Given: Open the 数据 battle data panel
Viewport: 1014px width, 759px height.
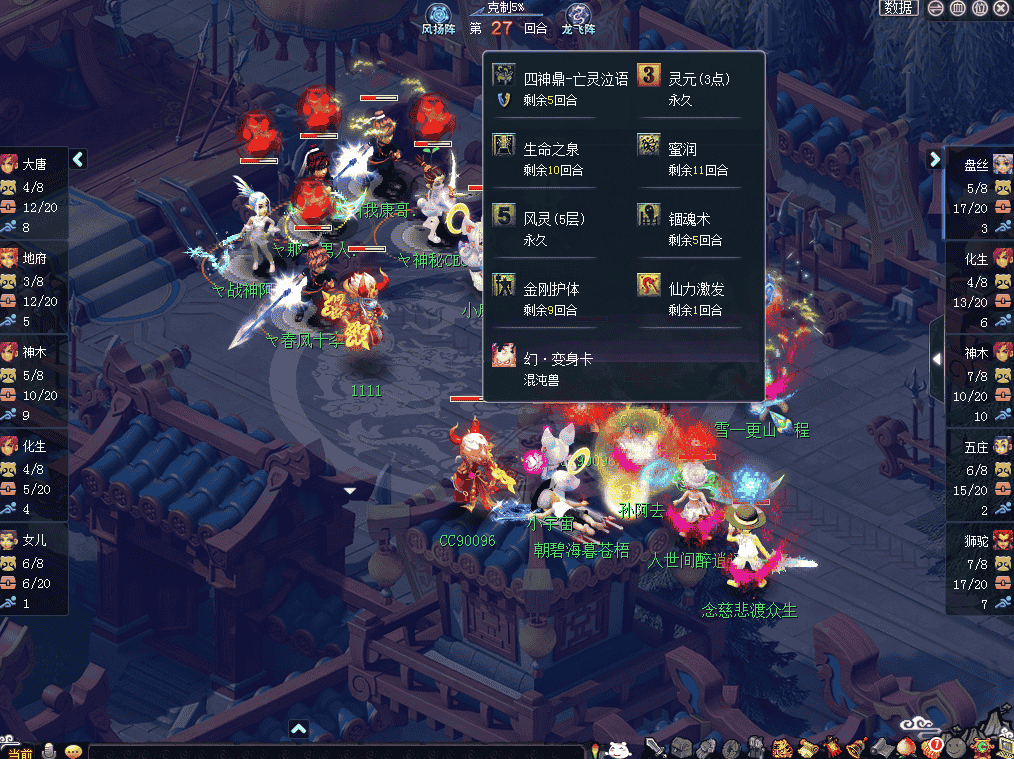Looking at the screenshot, I should coord(899,8).
